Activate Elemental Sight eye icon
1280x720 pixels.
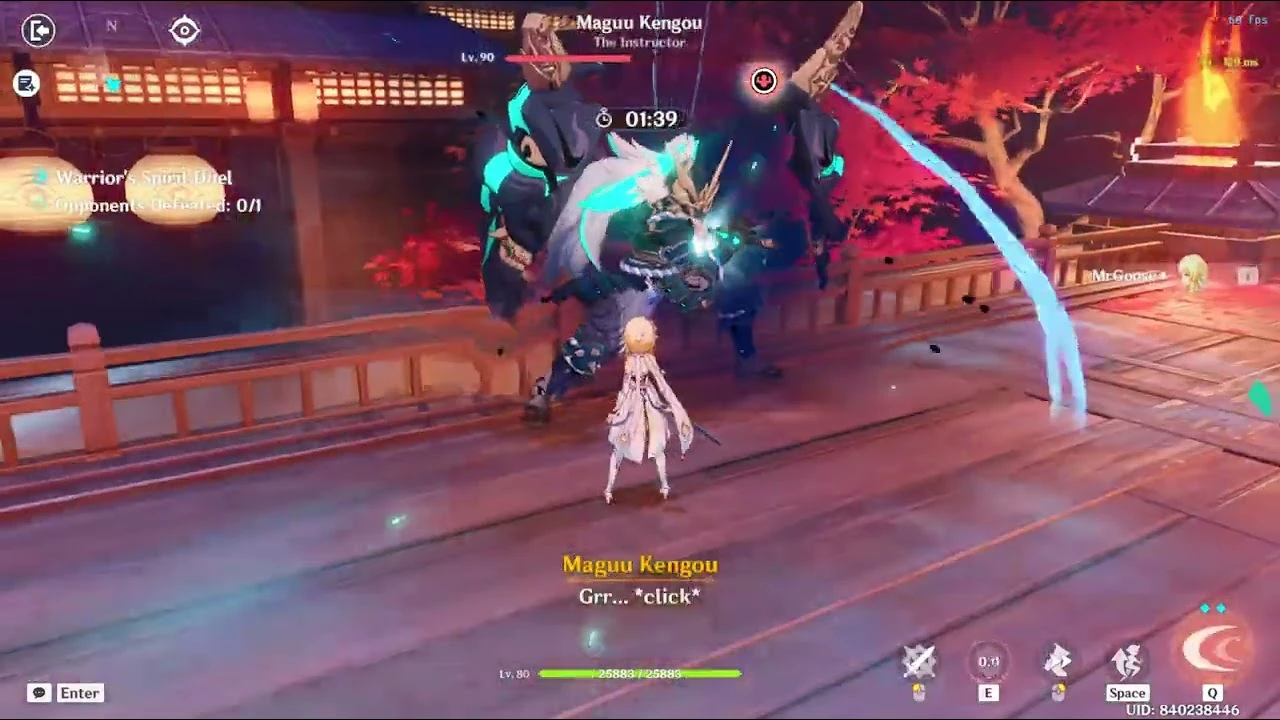click(183, 31)
